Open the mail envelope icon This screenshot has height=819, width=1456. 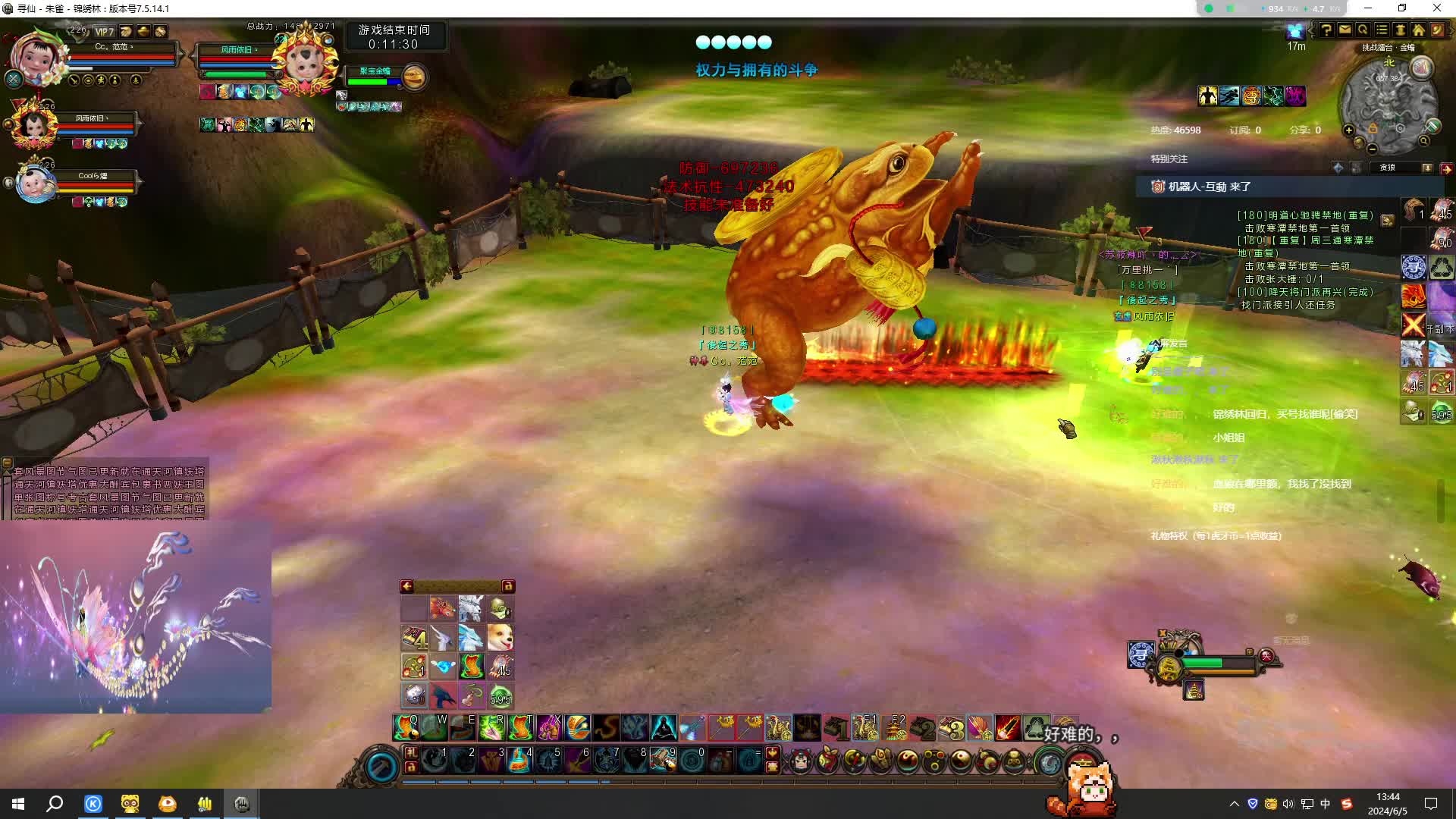tap(1345, 30)
